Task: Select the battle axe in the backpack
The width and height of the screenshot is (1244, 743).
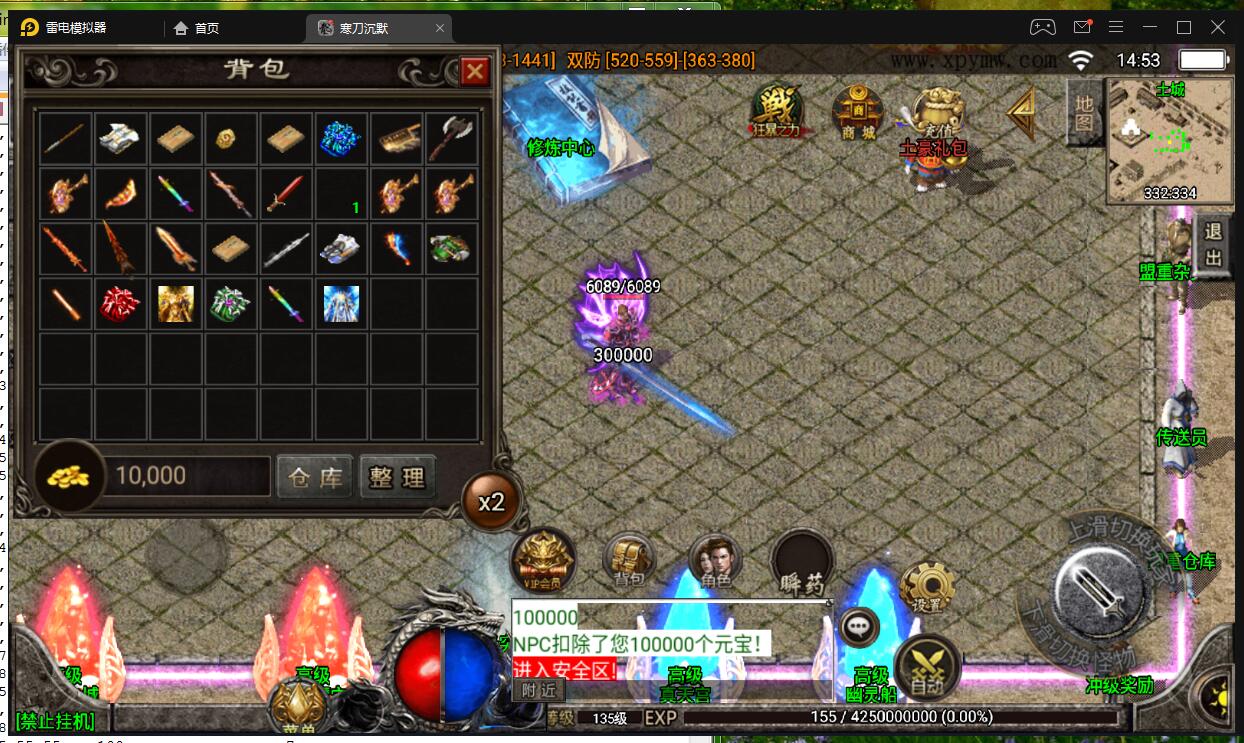Action: point(450,139)
